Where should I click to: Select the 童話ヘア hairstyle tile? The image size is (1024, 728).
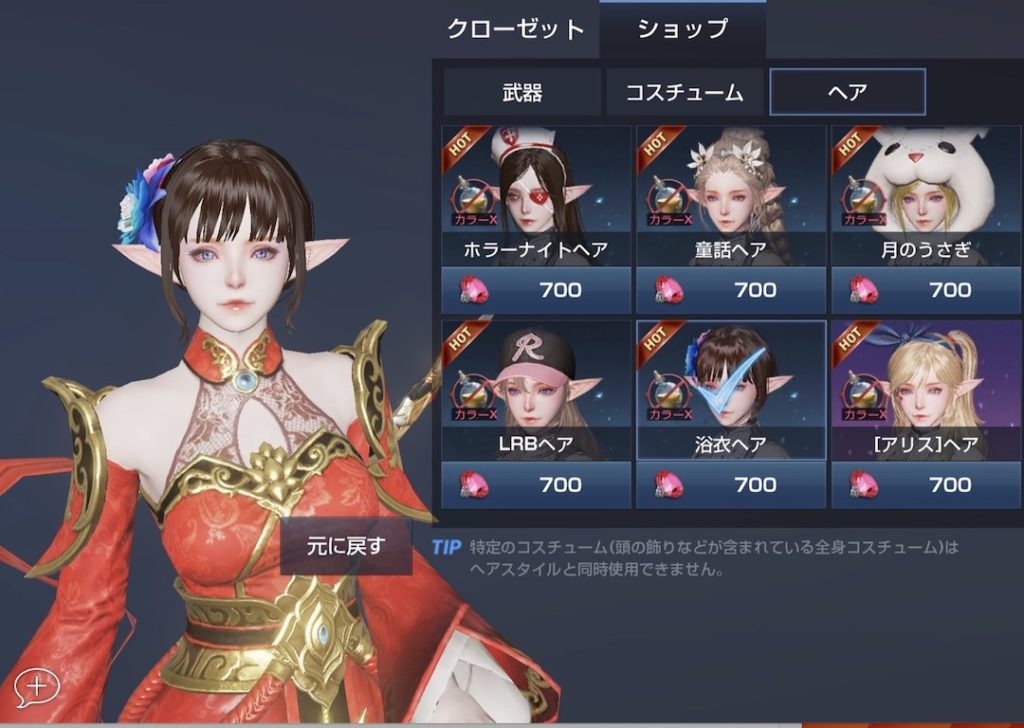731,195
